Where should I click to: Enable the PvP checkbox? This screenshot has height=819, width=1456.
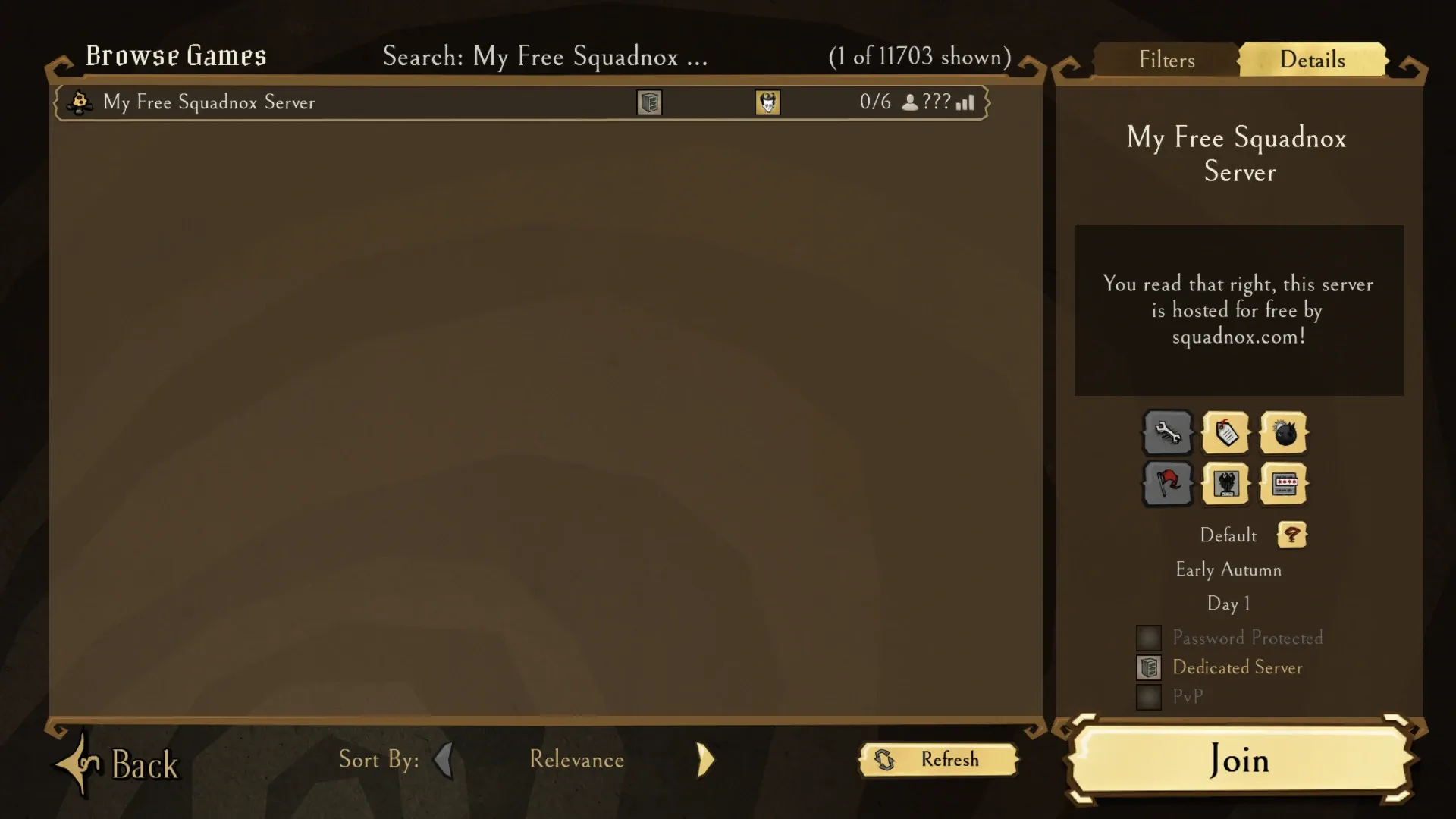point(1148,695)
